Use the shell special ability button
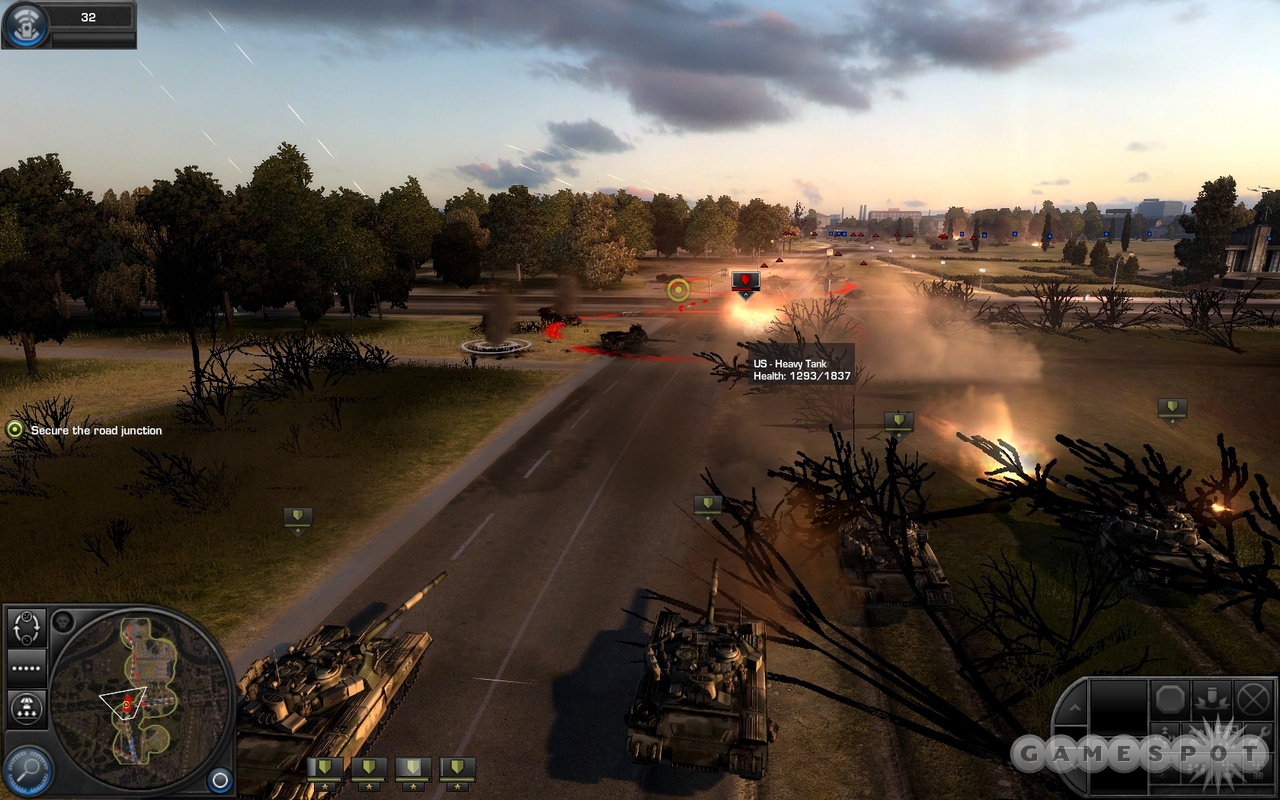The width and height of the screenshot is (1280, 800). [x=1211, y=699]
